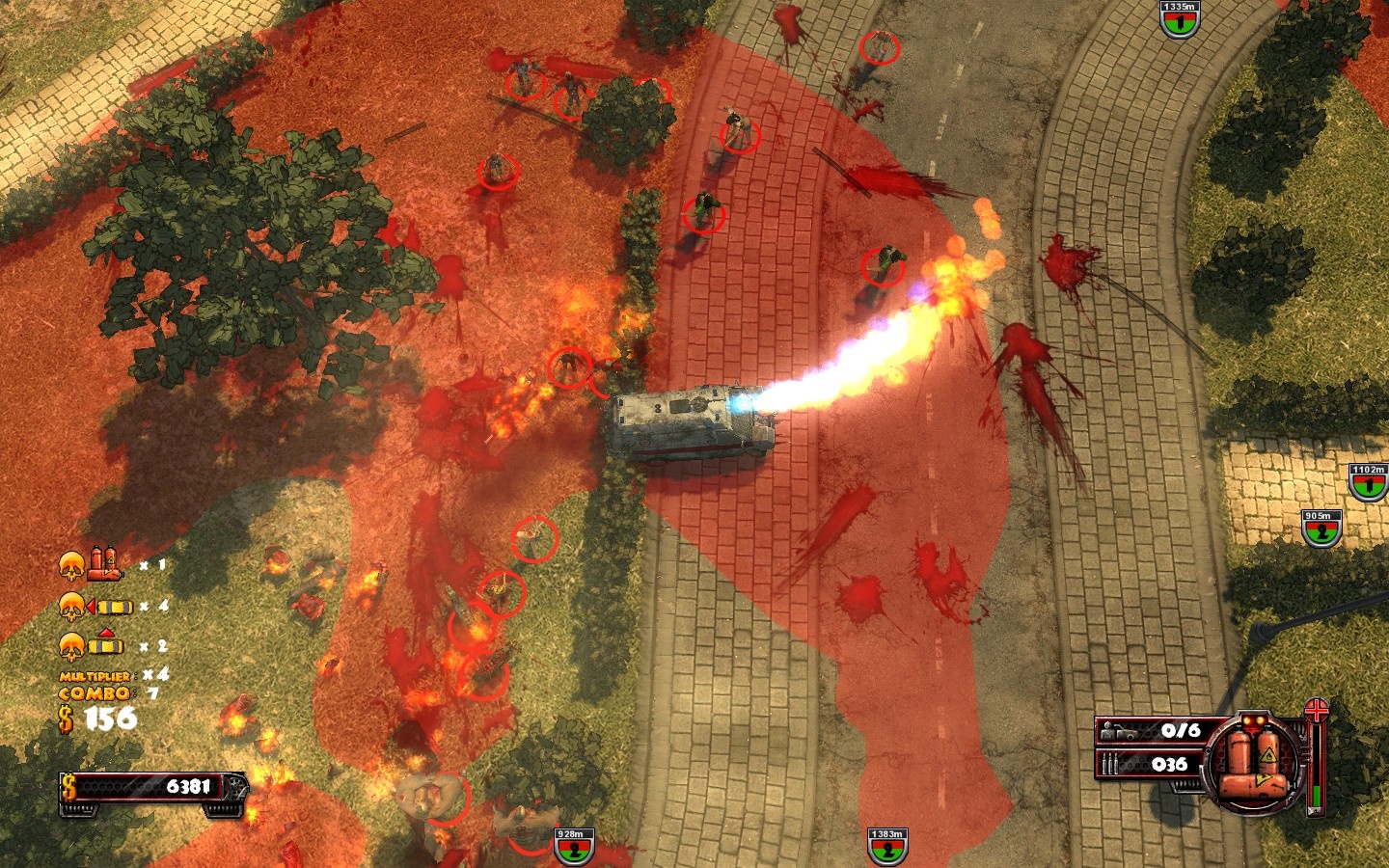Viewport: 1389px width, 868px height.
Task: Select the 1383m objective marker
Action: pos(886,847)
